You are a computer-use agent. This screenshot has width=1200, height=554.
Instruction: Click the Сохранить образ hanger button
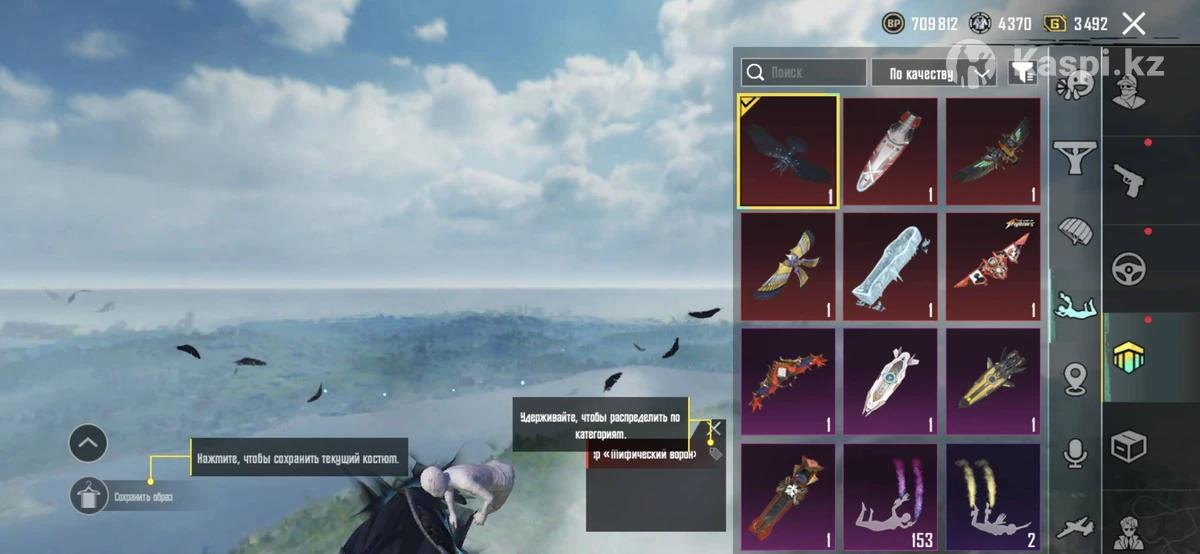89,495
